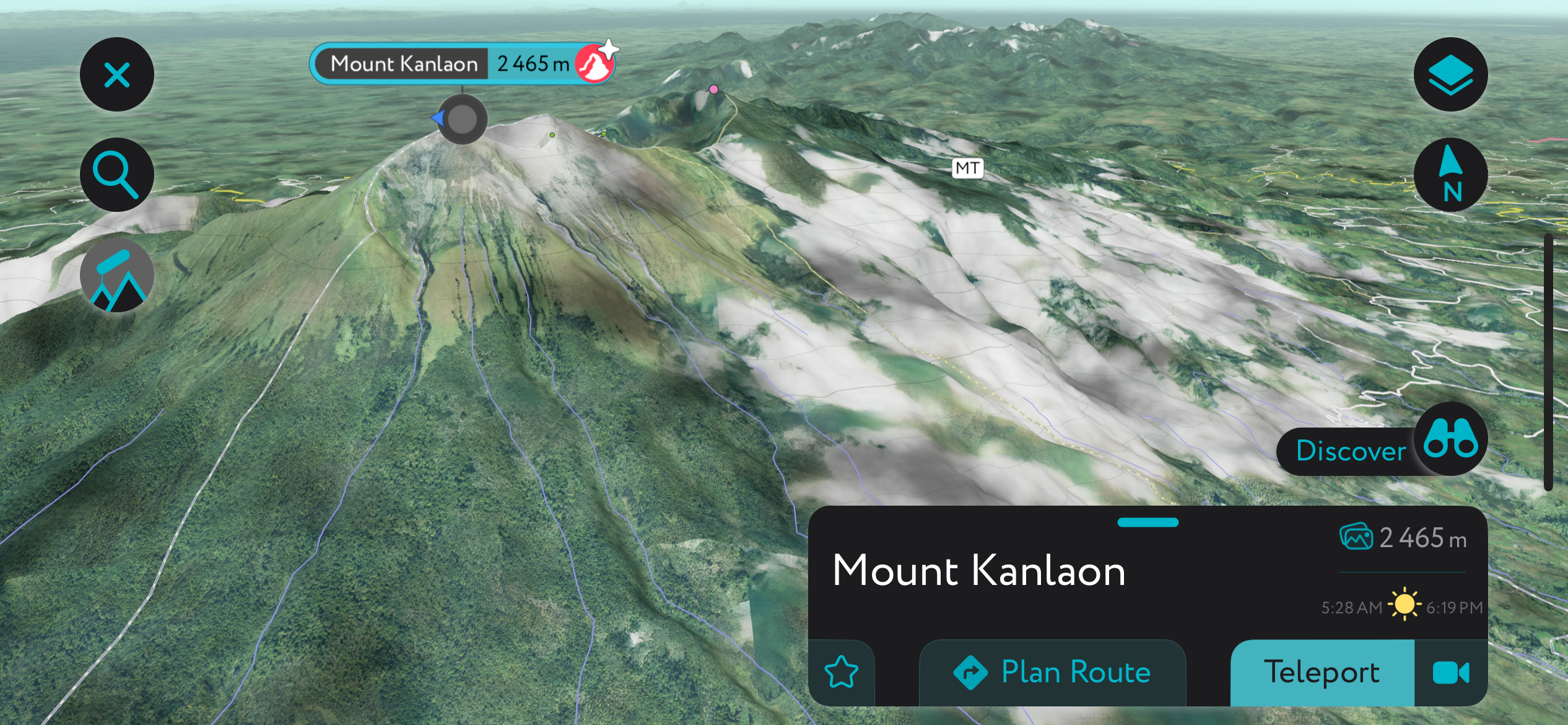
Task: Close the view with the X button
Action: 116,75
